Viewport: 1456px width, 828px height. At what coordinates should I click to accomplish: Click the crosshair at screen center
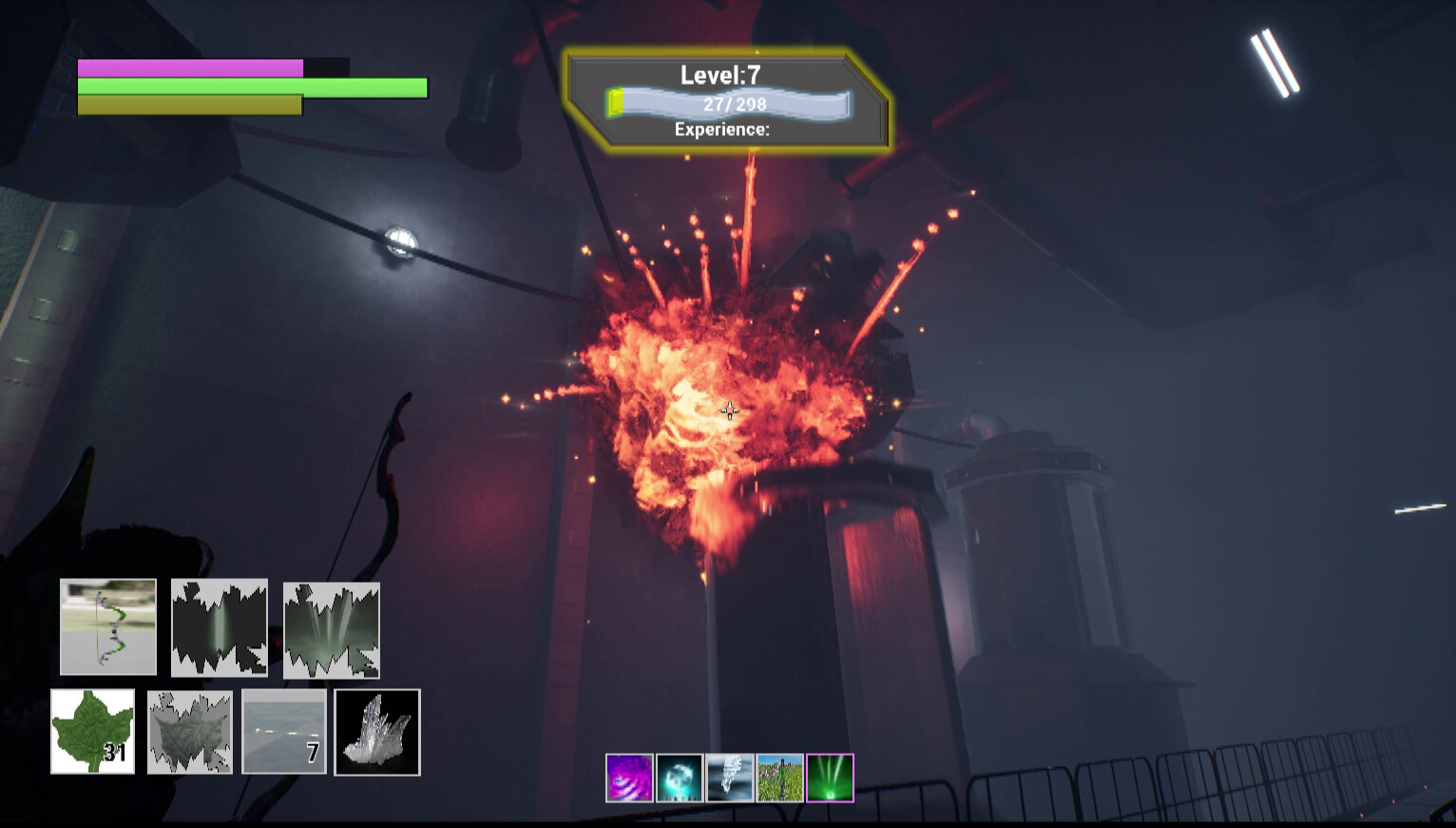(728, 411)
